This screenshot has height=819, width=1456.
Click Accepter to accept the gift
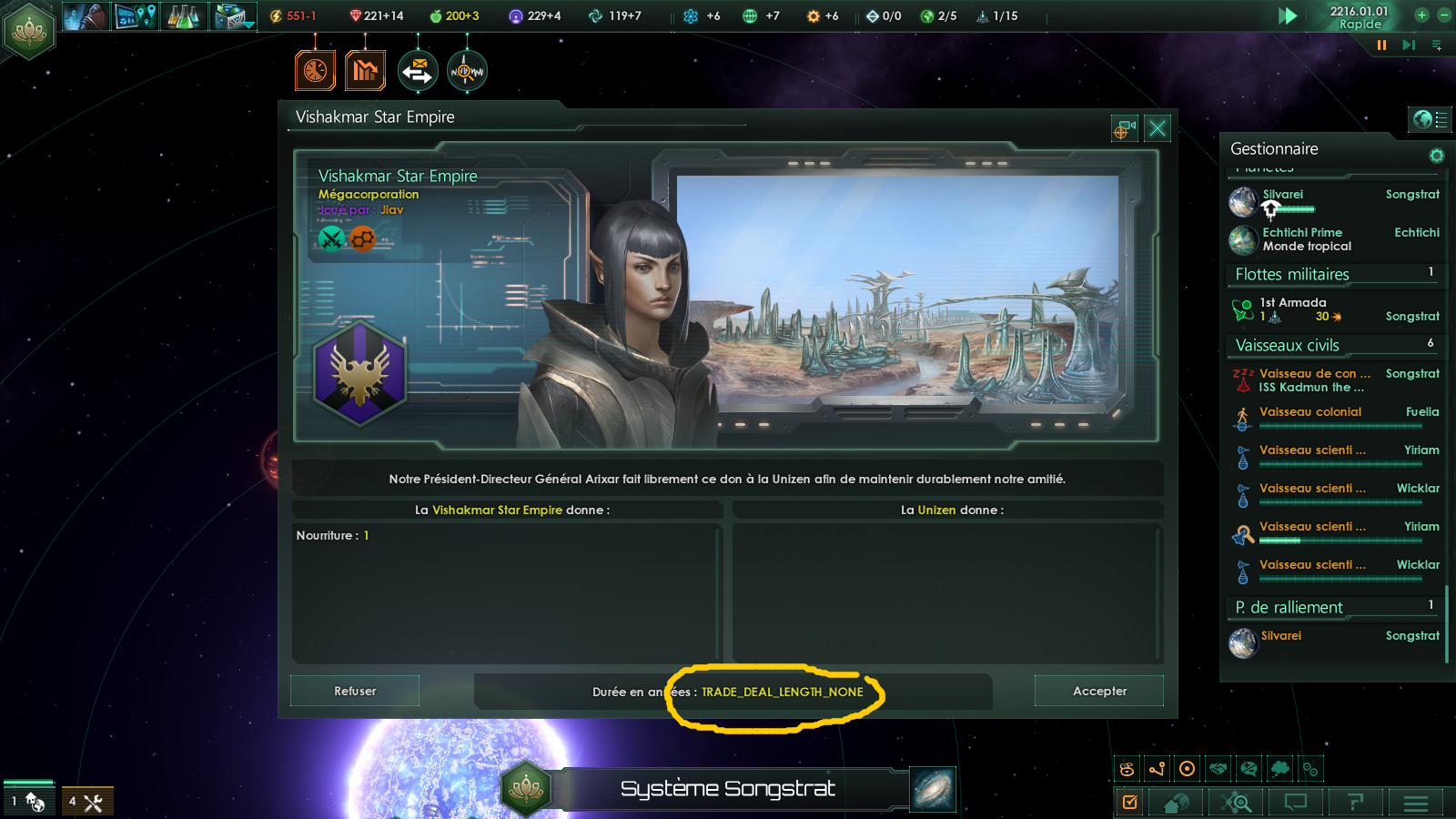(x=1098, y=691)
